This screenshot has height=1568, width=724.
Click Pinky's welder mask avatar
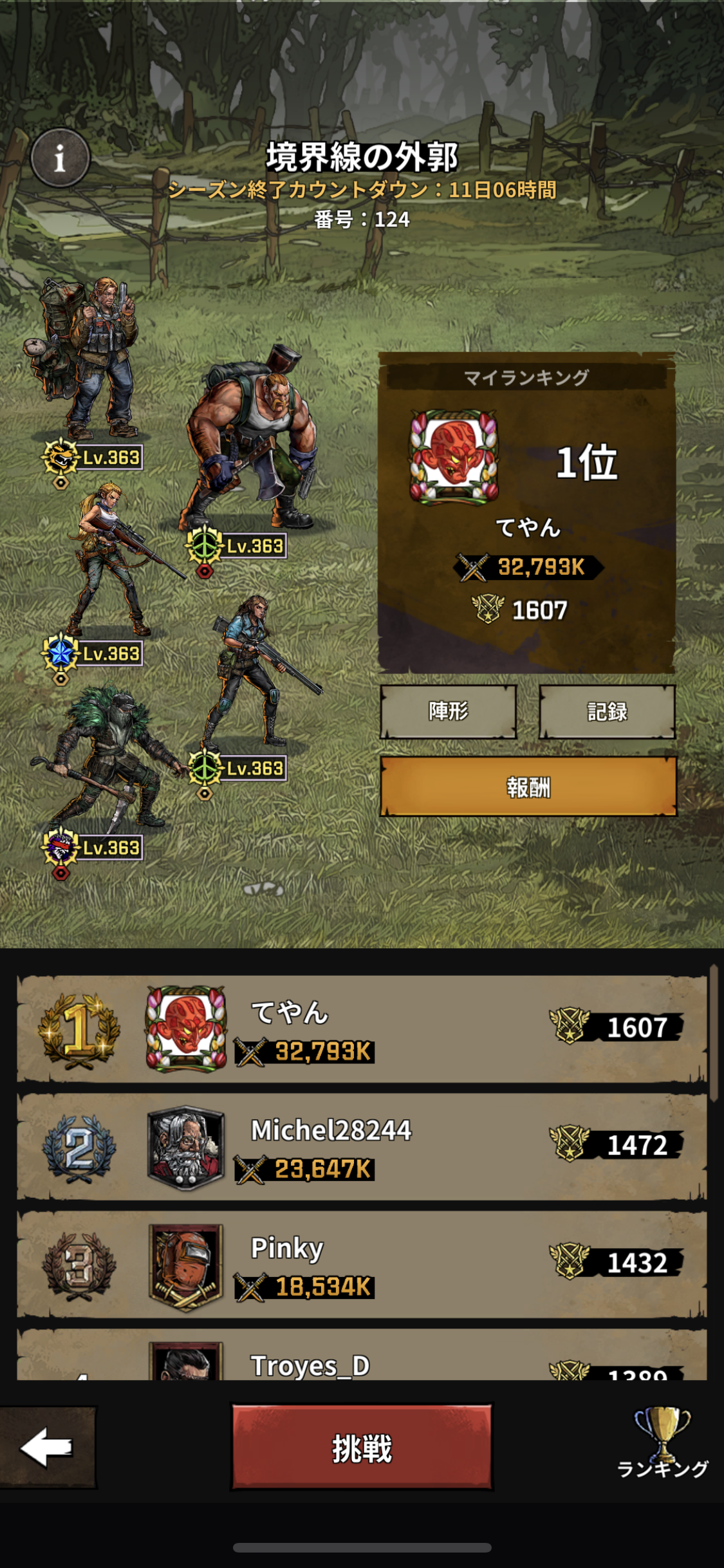click(186, 1265)
